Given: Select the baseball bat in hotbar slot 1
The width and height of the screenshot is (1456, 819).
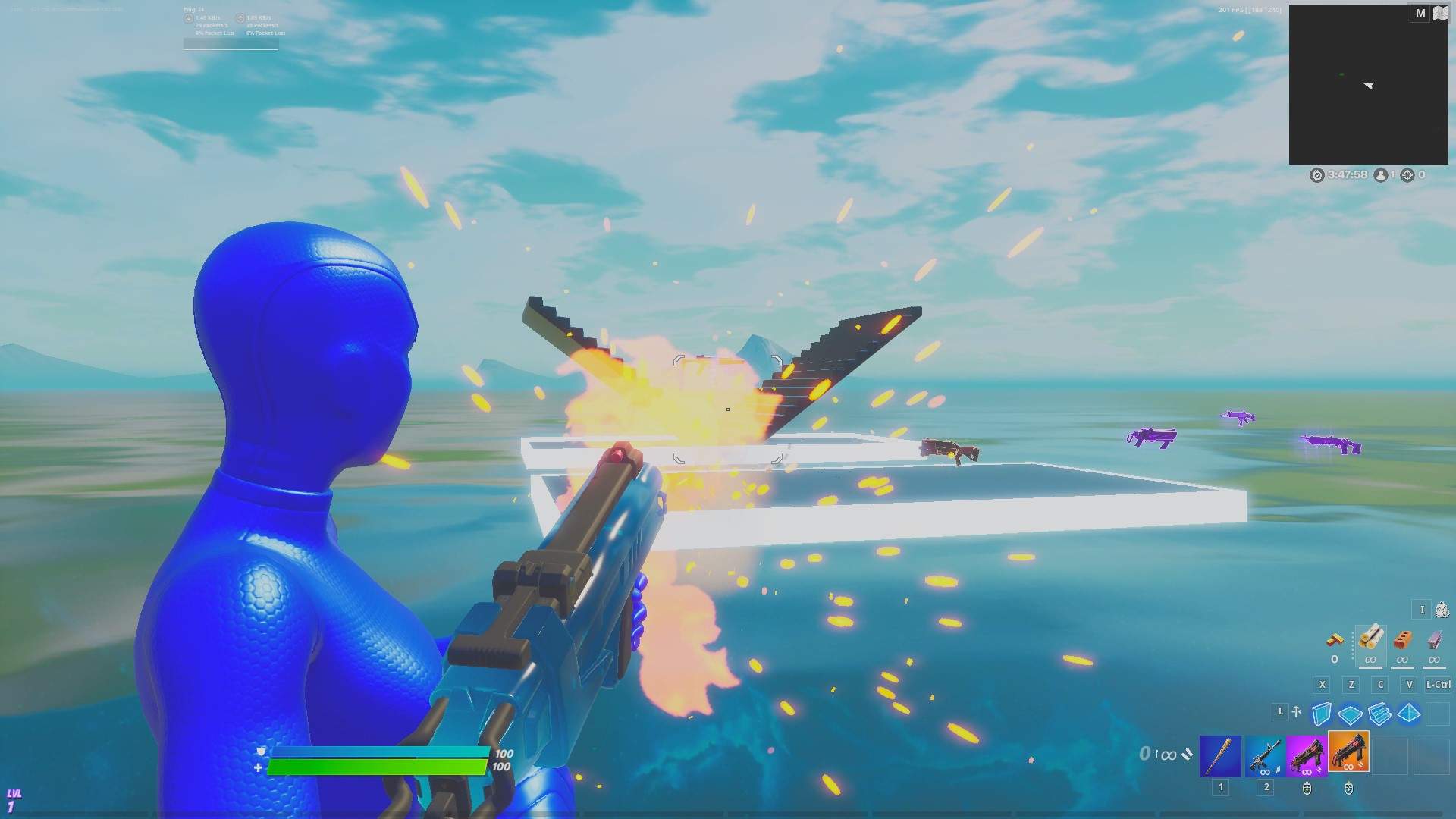Looking at the screenshot, I should point(1220,755).
